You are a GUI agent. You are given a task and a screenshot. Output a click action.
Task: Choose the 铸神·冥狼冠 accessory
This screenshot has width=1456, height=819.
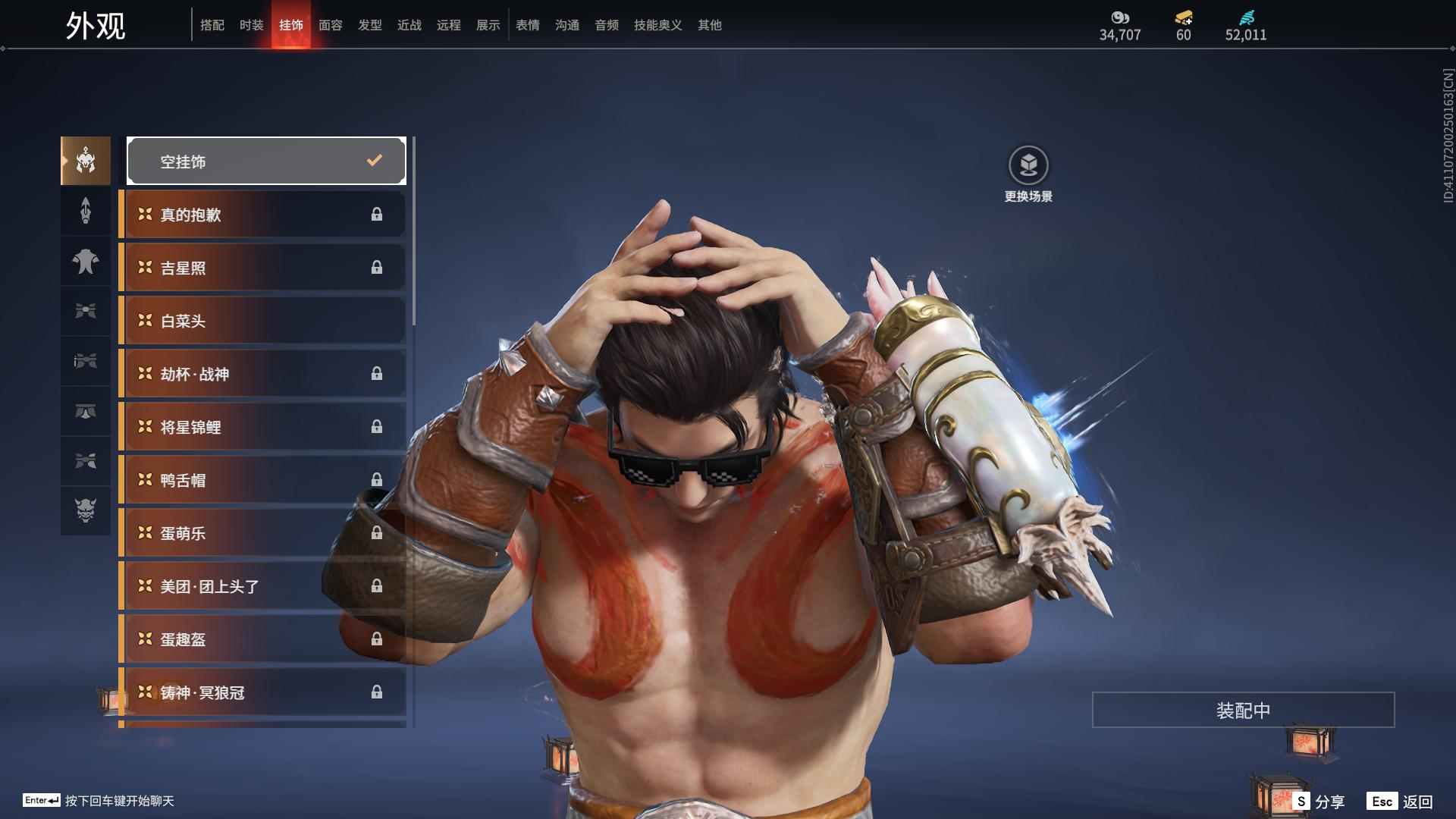pos(263,692)
